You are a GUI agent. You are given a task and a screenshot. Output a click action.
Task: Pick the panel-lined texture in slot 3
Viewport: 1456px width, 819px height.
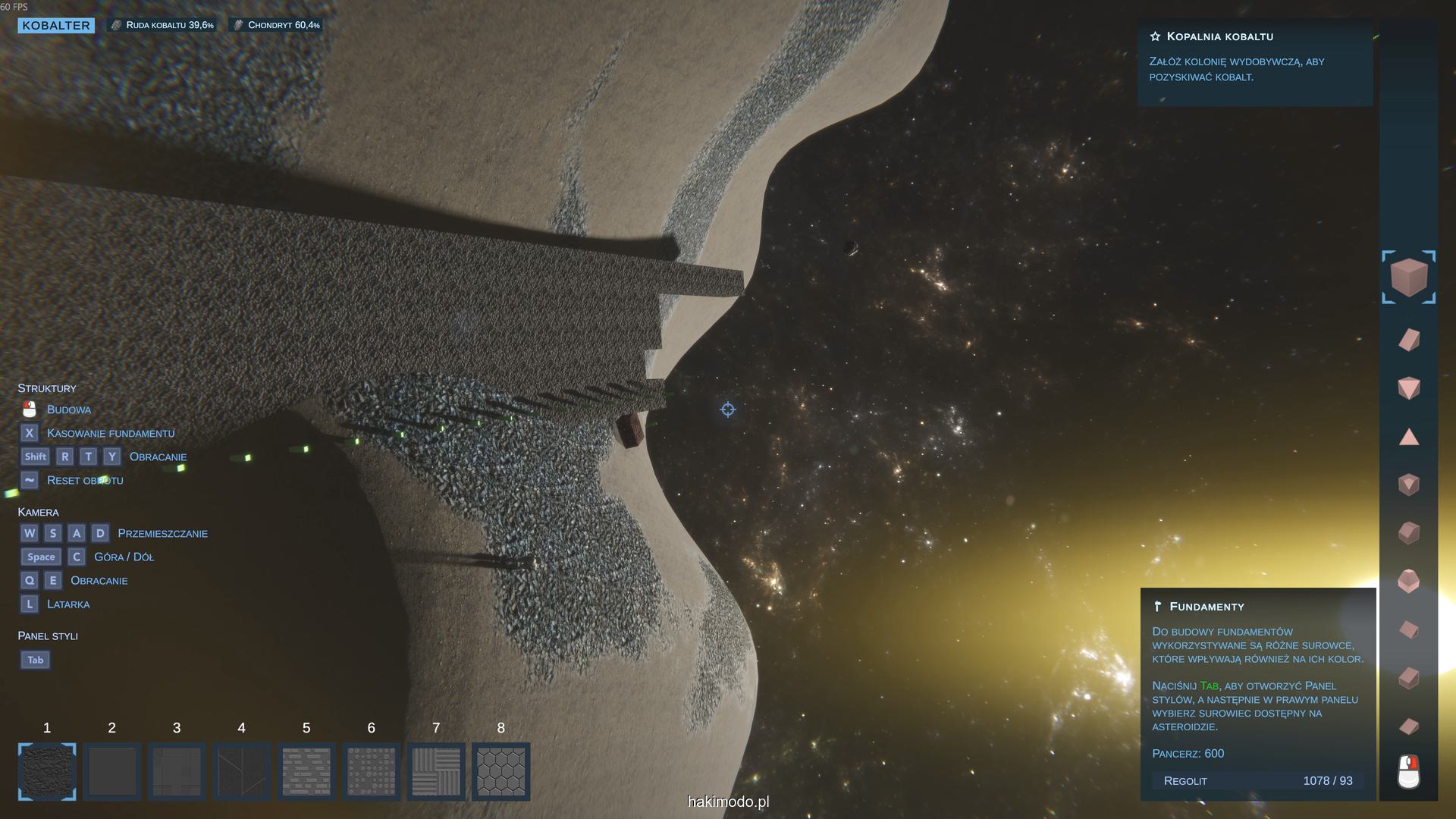click(x=177, y=771)
